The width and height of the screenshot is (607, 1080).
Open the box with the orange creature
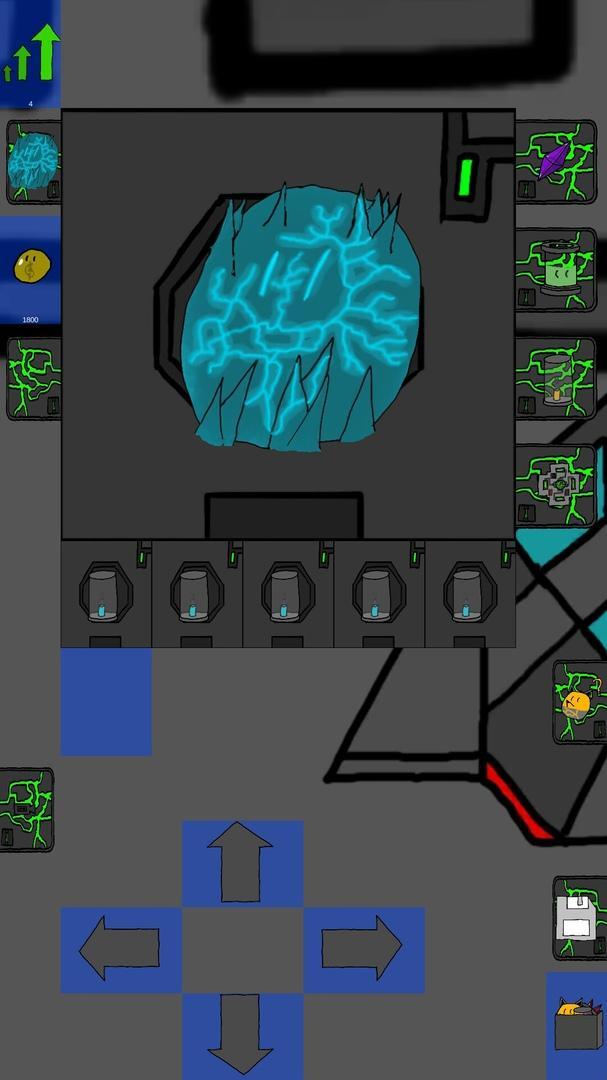[577, 1024]
